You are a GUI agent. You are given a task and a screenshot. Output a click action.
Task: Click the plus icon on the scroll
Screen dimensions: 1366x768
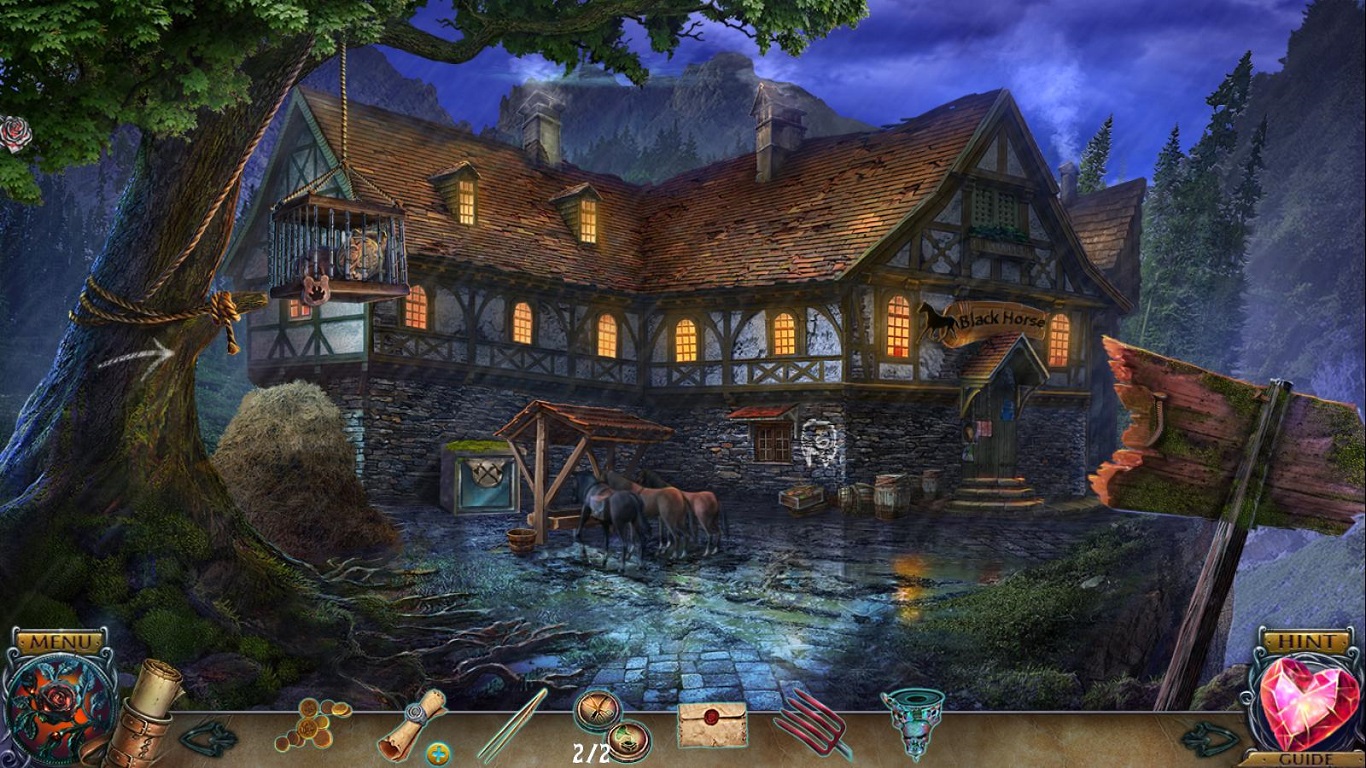tap(437, 754)
